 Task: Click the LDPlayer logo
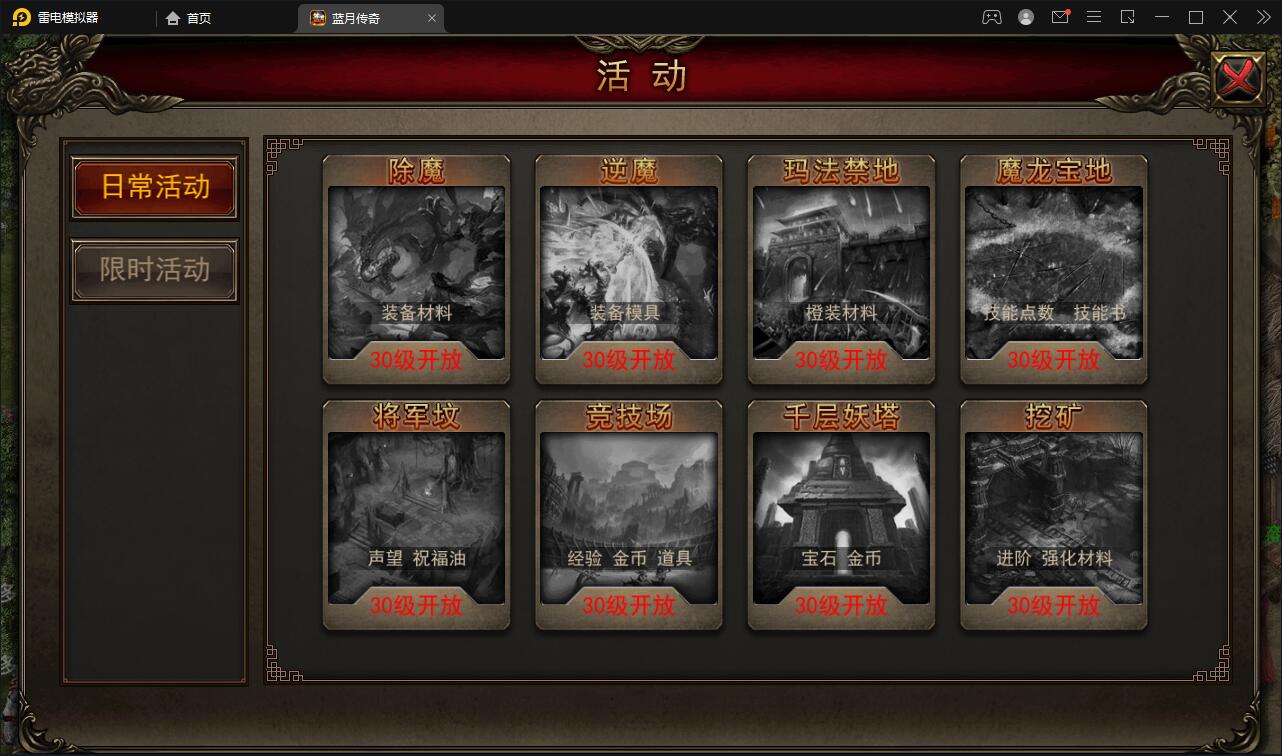(x=22, y=17)
